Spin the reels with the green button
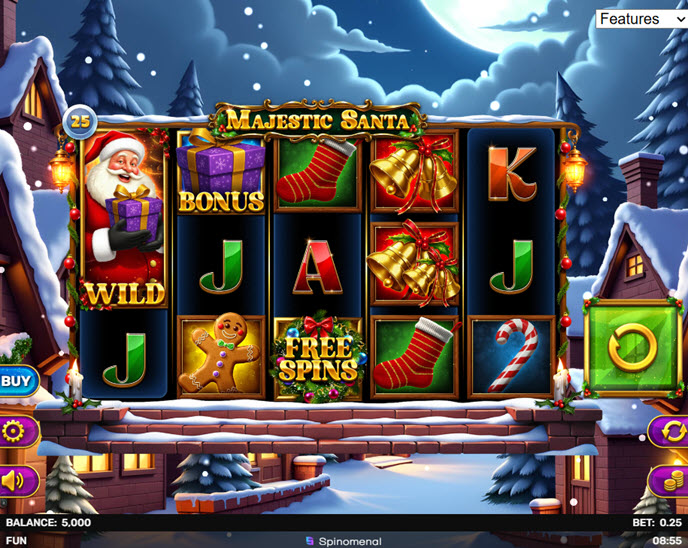 coord(632,348)
